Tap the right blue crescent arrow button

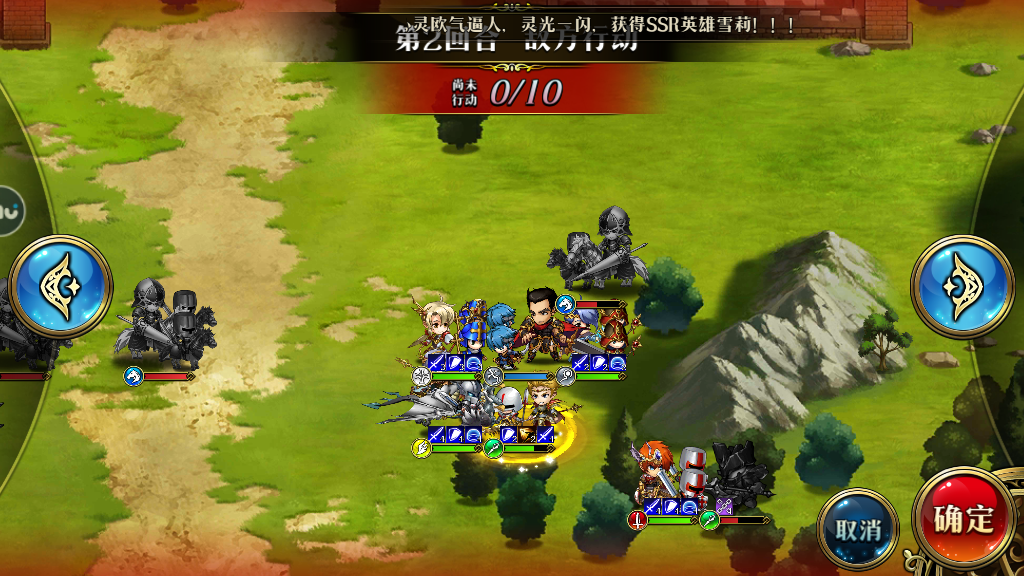click(962, 286)
